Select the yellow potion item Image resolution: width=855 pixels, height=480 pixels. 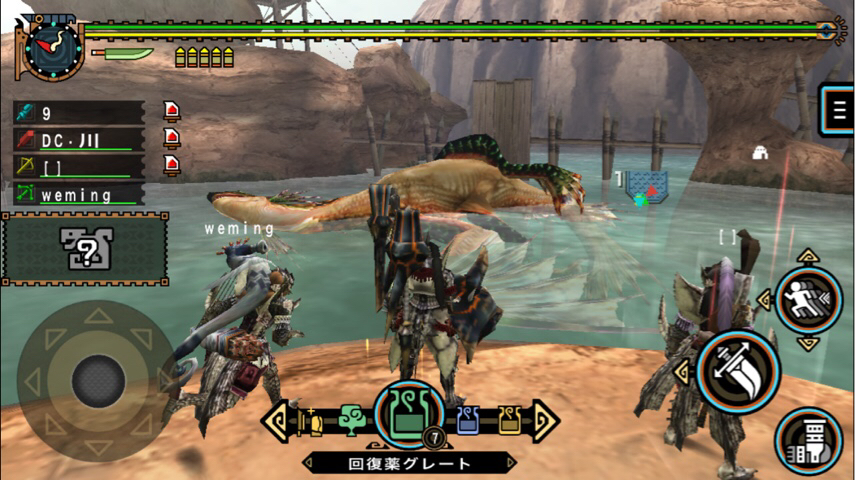[509, 421]
